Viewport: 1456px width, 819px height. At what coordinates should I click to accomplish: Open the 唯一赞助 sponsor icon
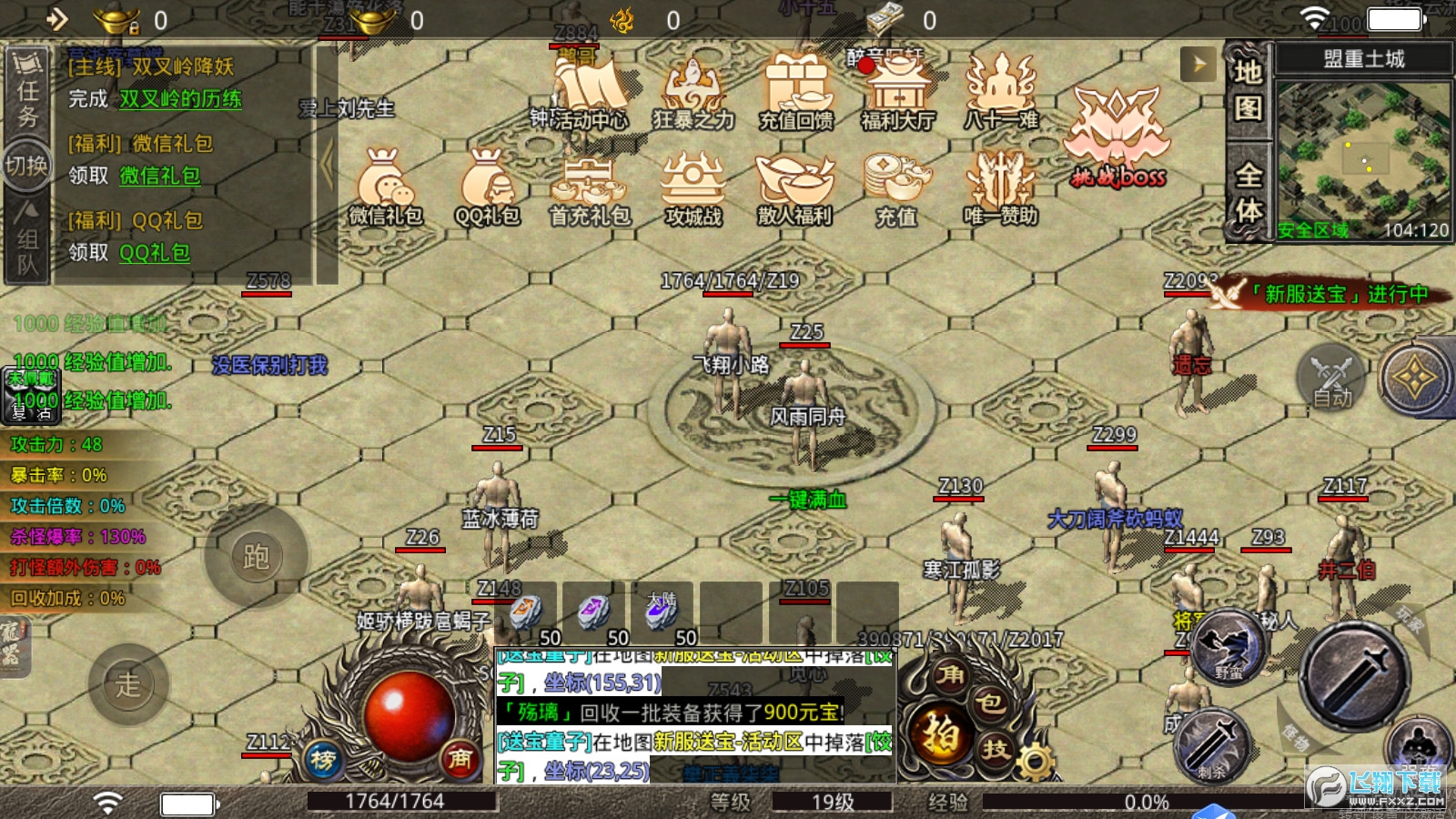tap(1001, 187)
